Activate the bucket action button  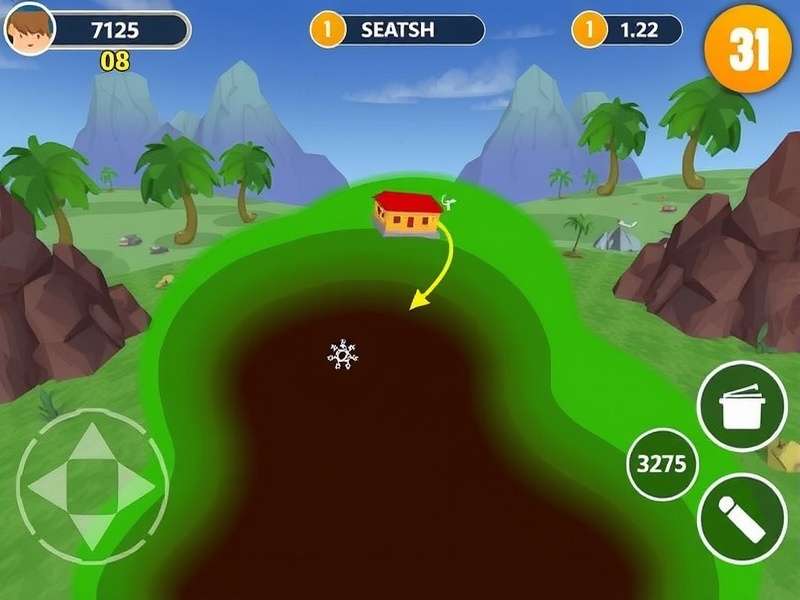(x=741, y=406)
